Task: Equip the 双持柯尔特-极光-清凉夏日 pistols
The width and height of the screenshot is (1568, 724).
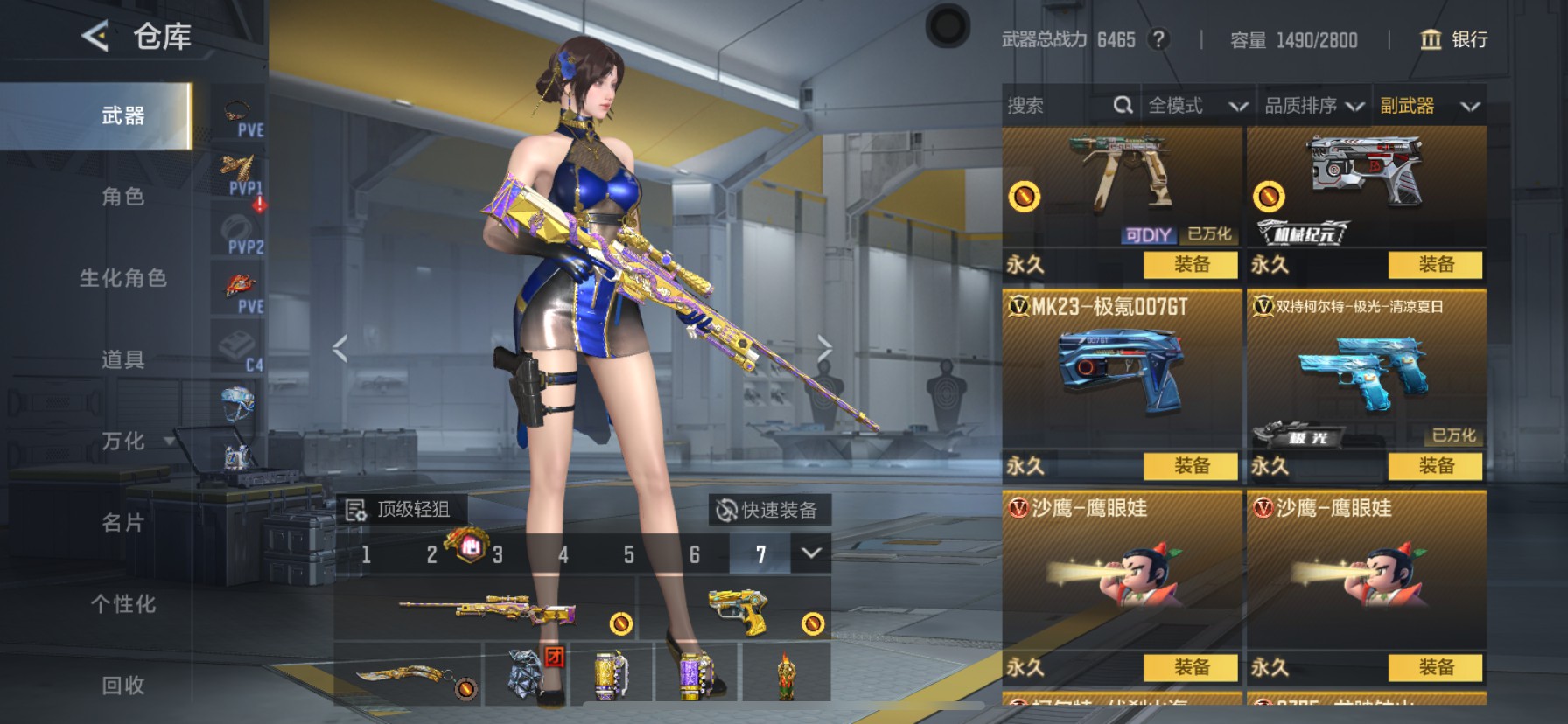Action: [1436, 466]
